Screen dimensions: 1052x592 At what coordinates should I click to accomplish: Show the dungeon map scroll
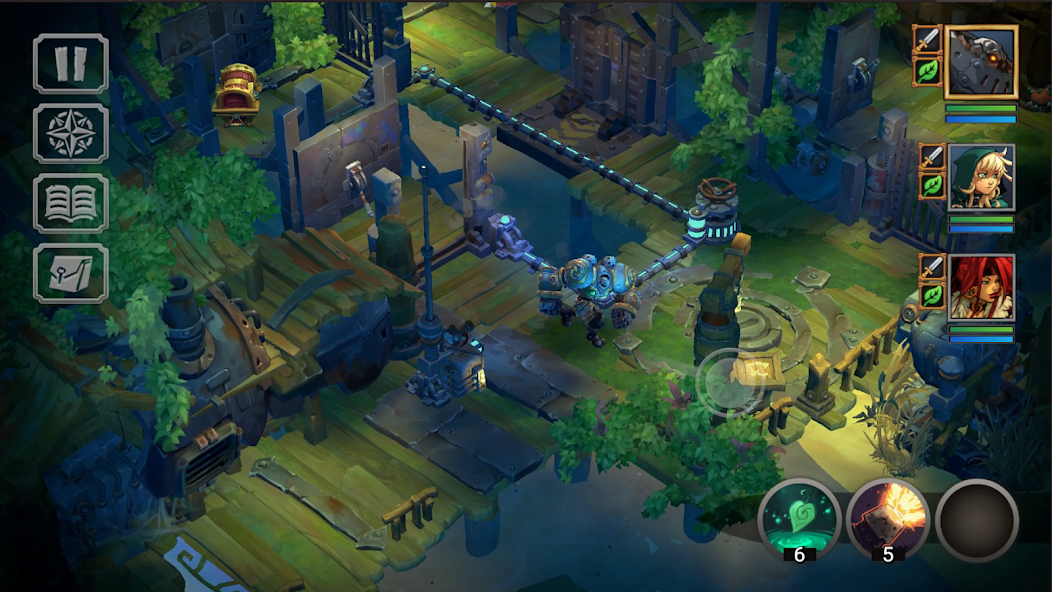pyautogui.click(x=71, y=272)
